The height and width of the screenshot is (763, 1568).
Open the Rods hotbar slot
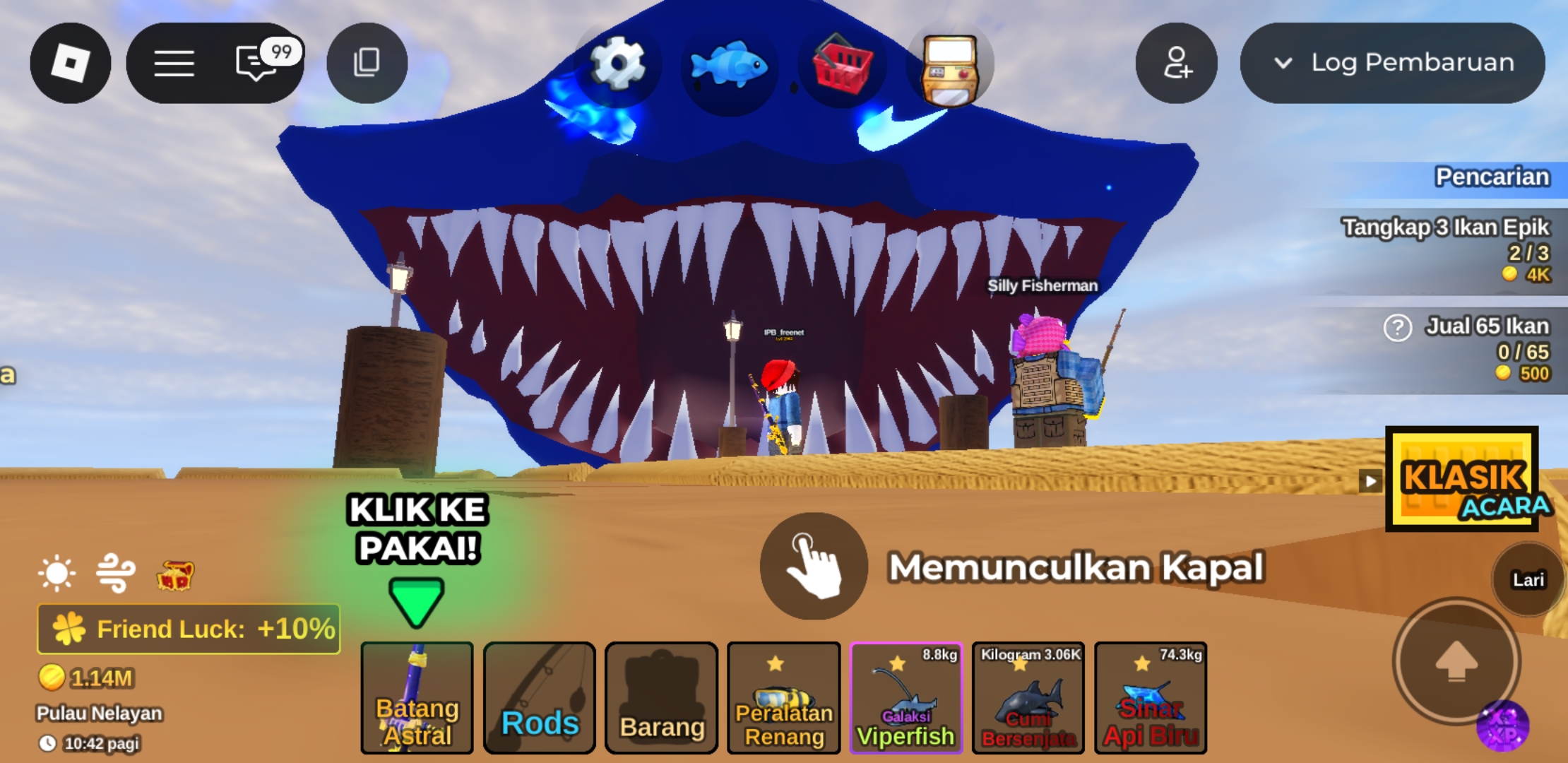[x=540, y=697]
